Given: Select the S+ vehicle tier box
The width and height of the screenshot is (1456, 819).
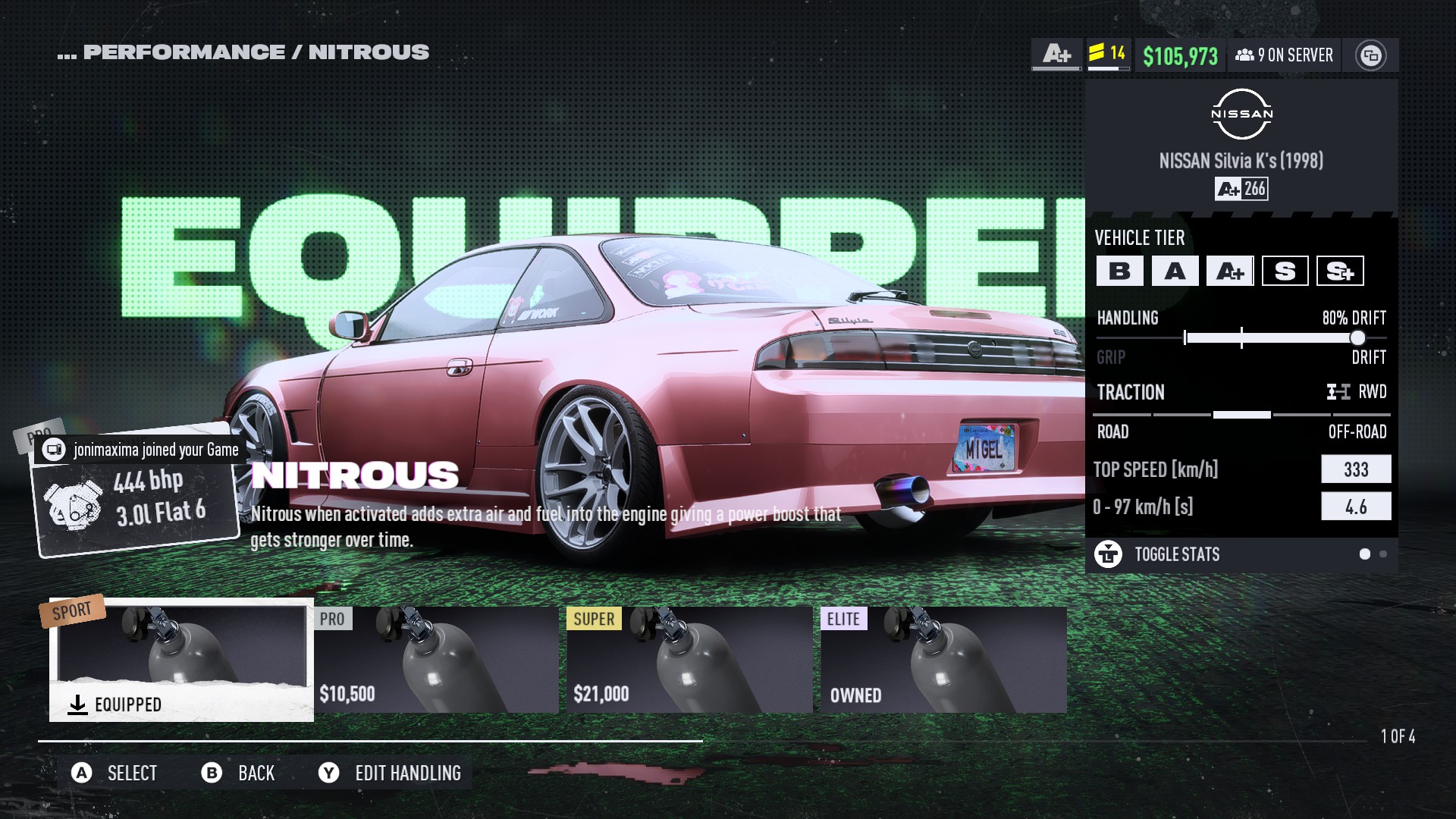Looking at the screenshot, I should tap(1340, 271).
